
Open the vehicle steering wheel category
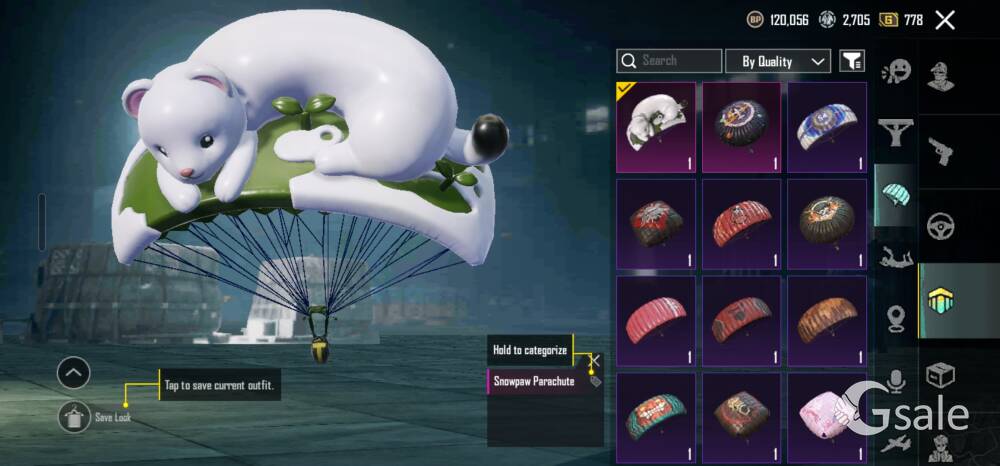(x=940, y=225)
